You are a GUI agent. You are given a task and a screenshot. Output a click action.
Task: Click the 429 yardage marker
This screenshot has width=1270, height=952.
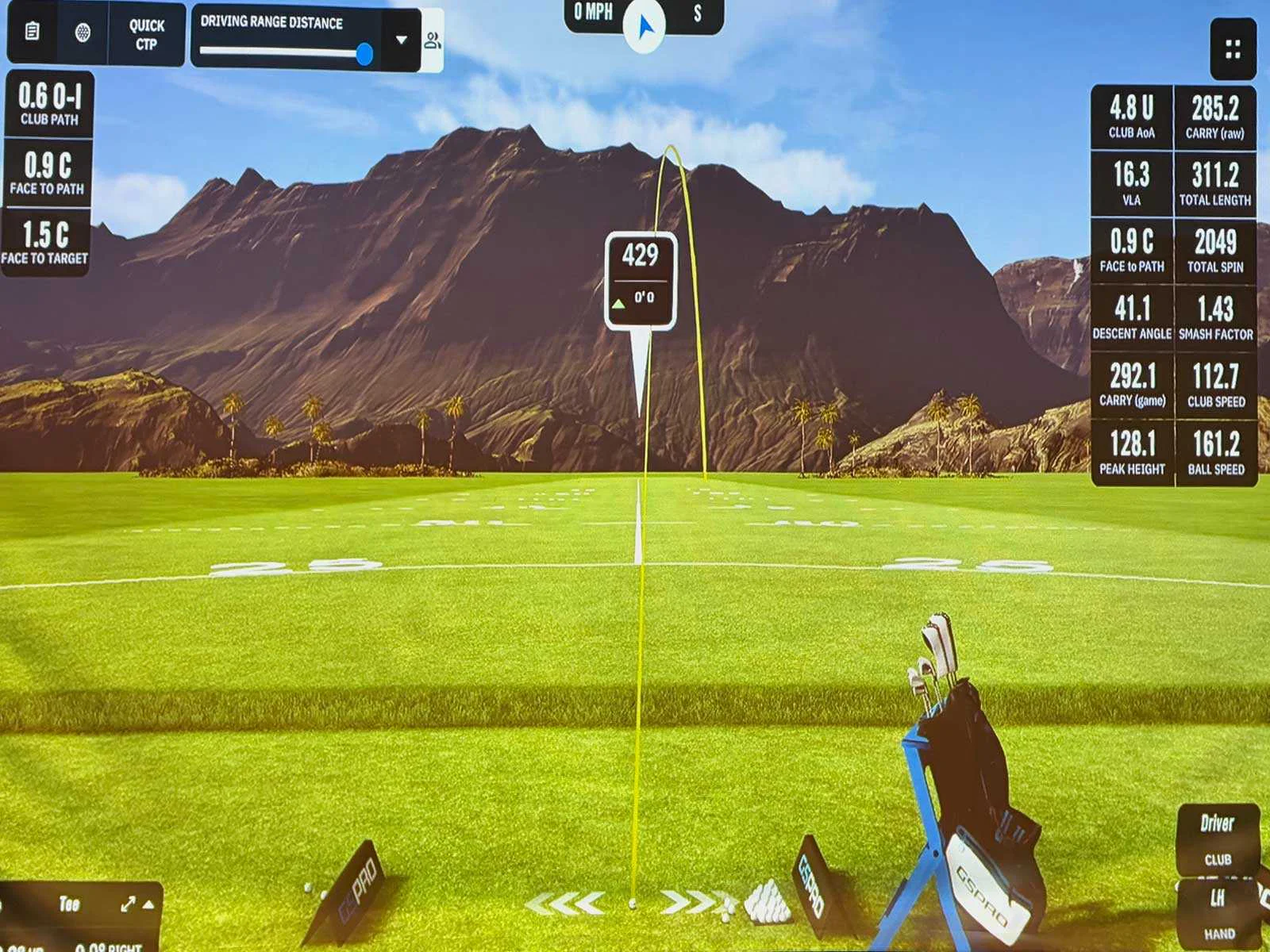point(641,254)
